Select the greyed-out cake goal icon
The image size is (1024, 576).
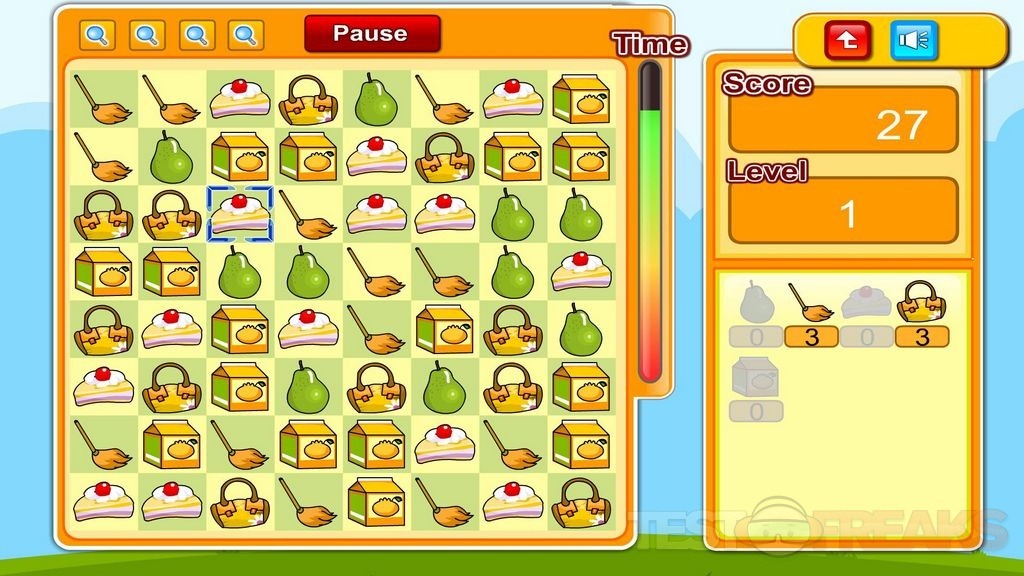866,302
